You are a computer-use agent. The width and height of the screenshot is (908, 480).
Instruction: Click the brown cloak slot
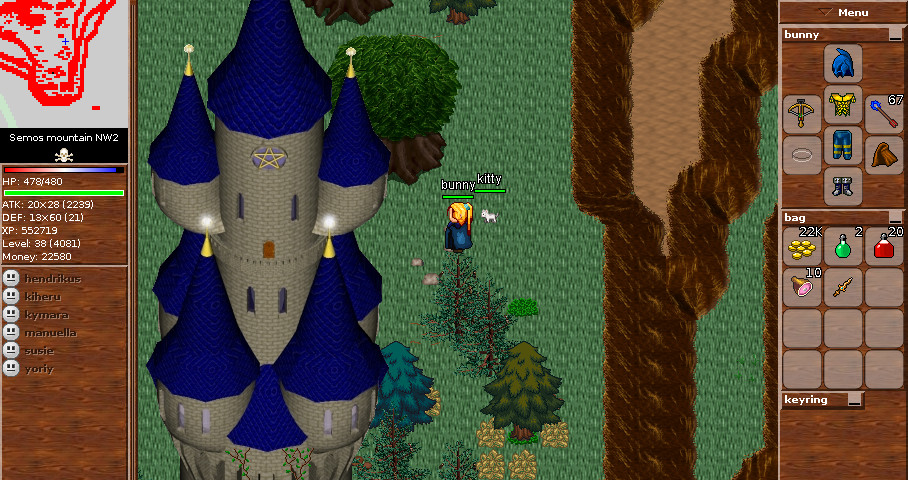pyautogui.click(x=884, y=155)
